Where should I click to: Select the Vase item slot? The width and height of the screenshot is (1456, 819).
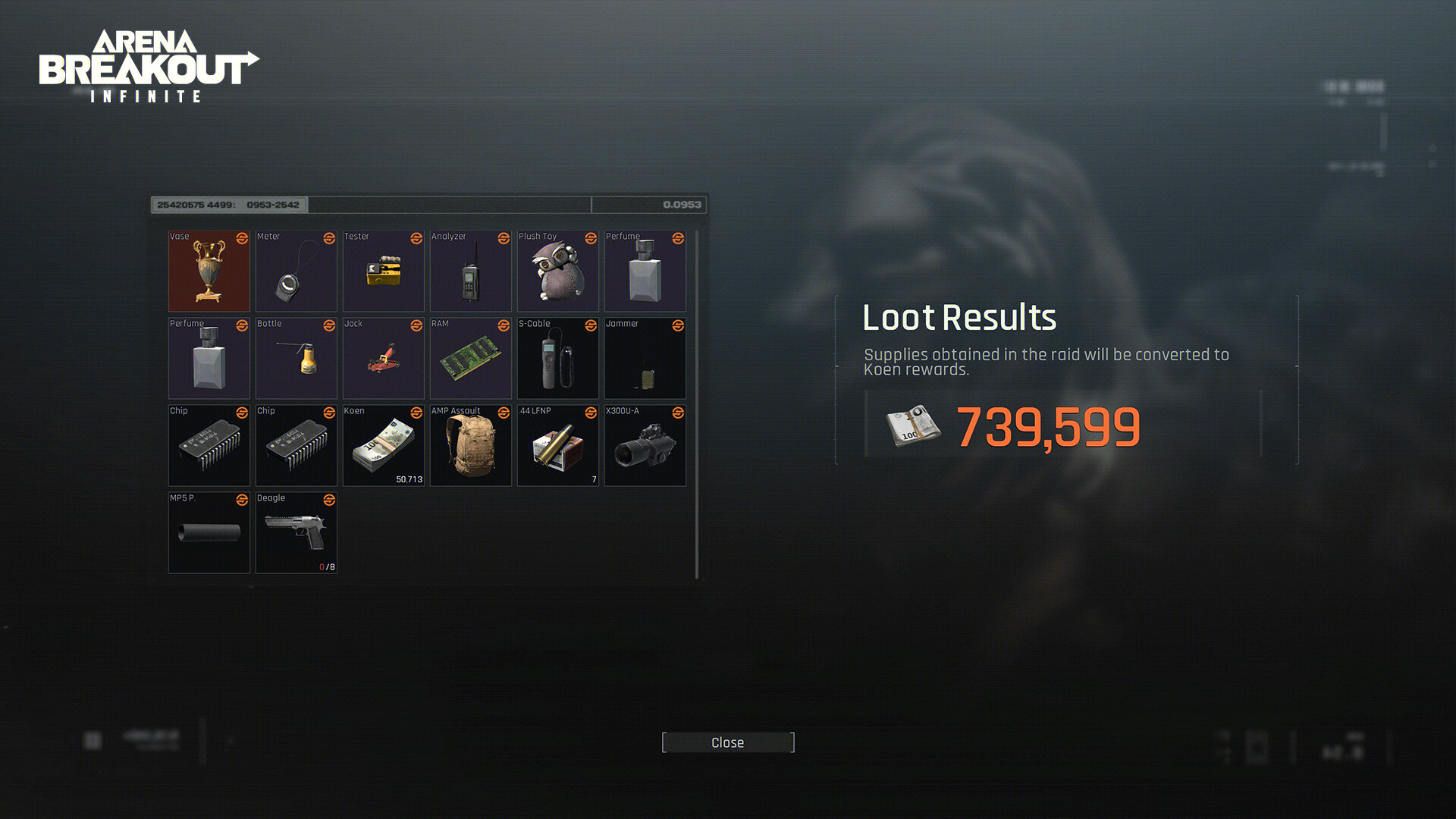tap(209, 271)
